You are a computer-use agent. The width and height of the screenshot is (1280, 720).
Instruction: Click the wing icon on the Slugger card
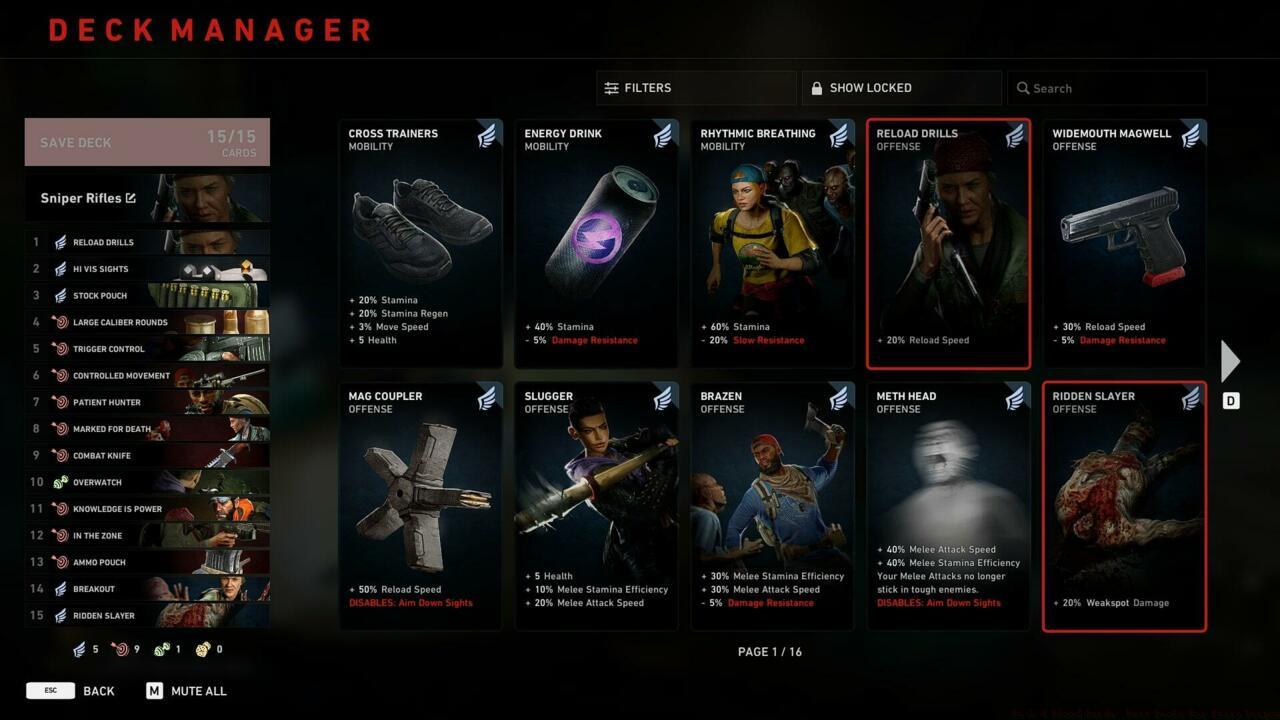point(661,398)
